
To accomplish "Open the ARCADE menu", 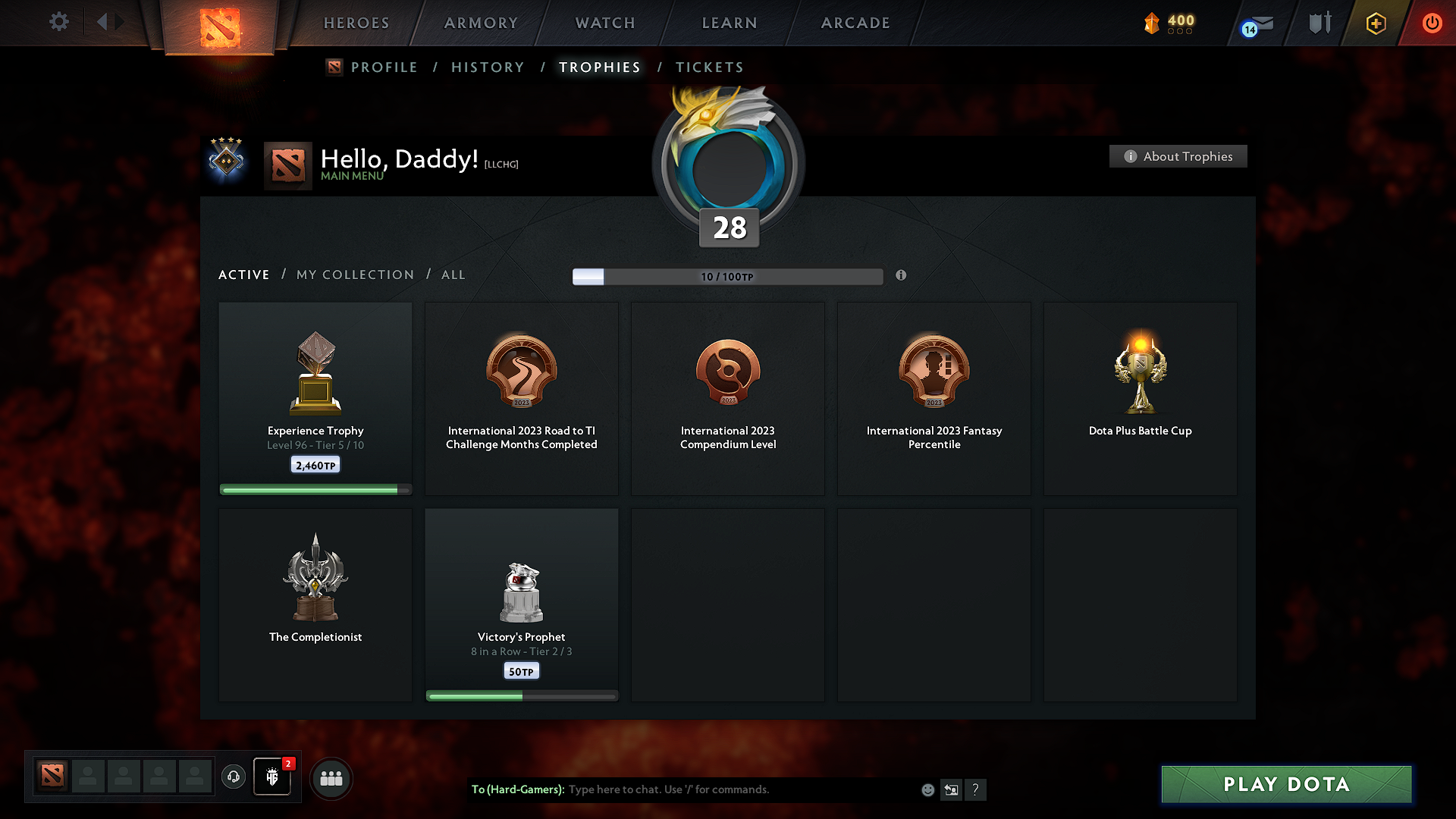I will 855,23.
